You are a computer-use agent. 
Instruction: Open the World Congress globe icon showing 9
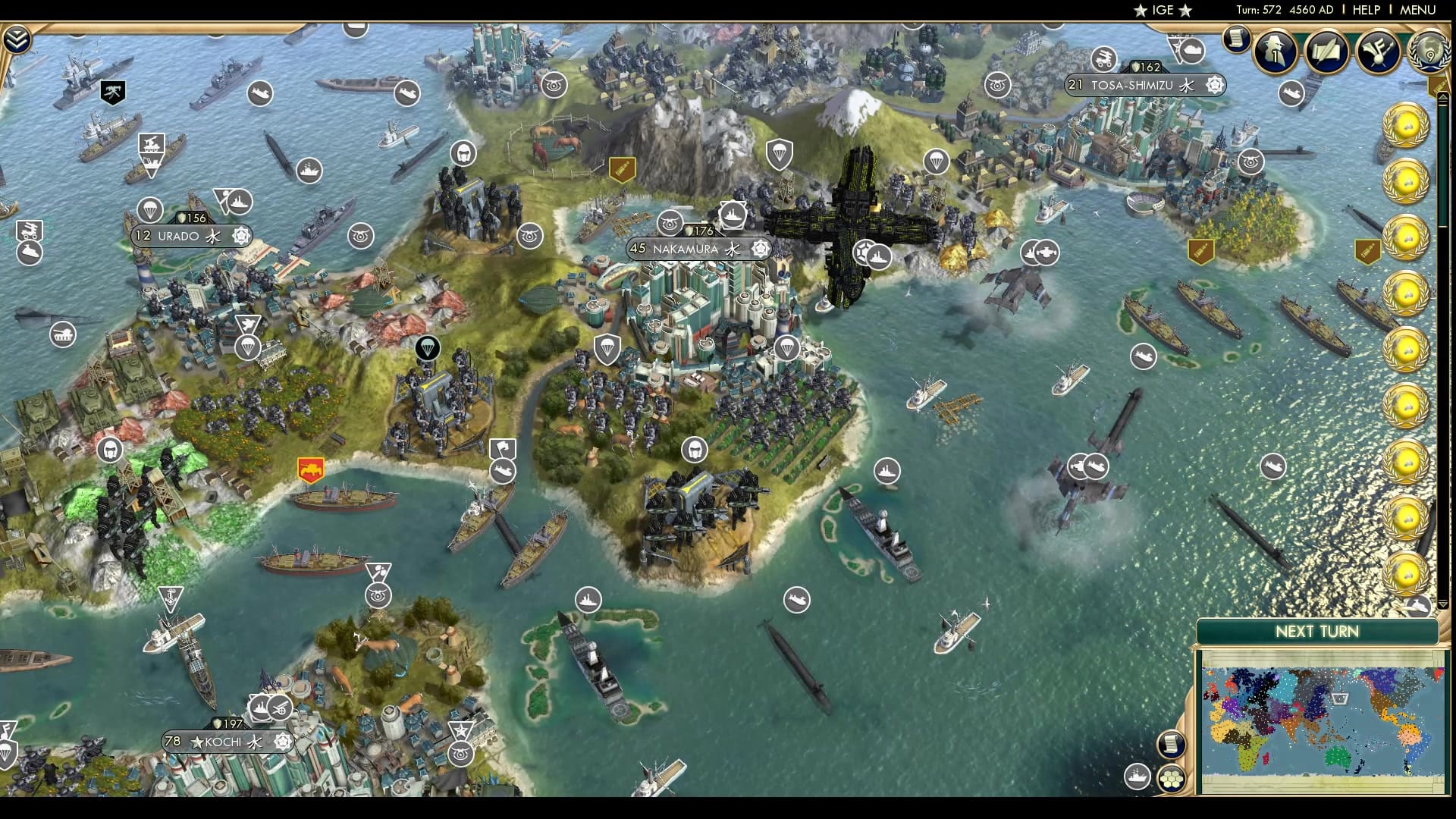pyautogui.click(x=1430, y=52)
